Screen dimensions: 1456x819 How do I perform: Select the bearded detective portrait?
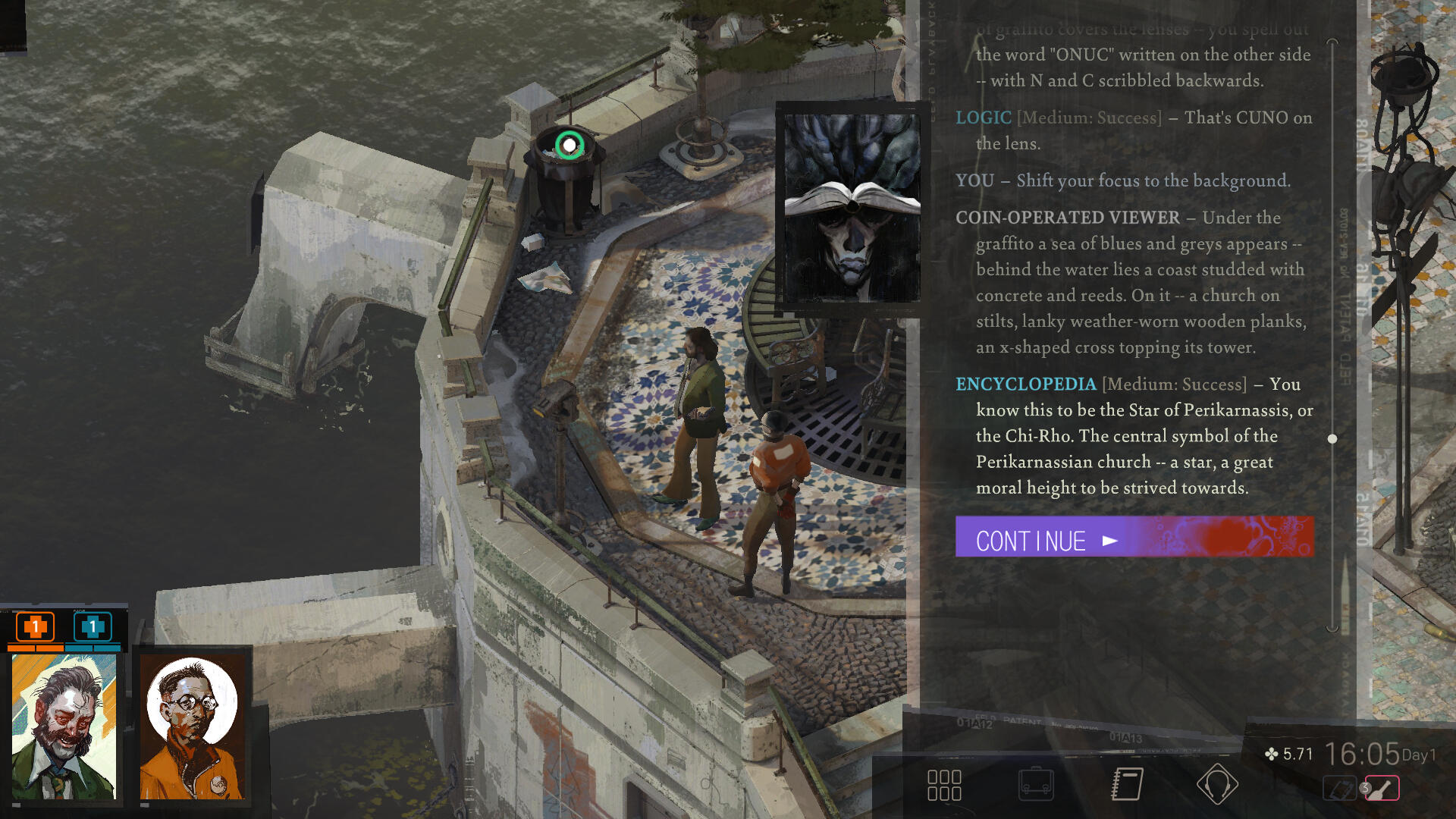tap(64, 726)
